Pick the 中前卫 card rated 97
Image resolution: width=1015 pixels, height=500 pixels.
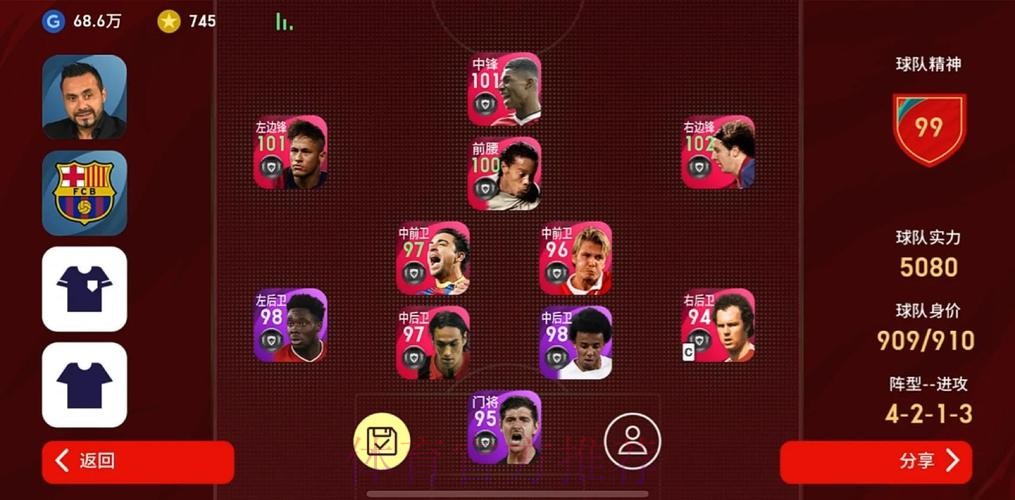tap(432, 258)
